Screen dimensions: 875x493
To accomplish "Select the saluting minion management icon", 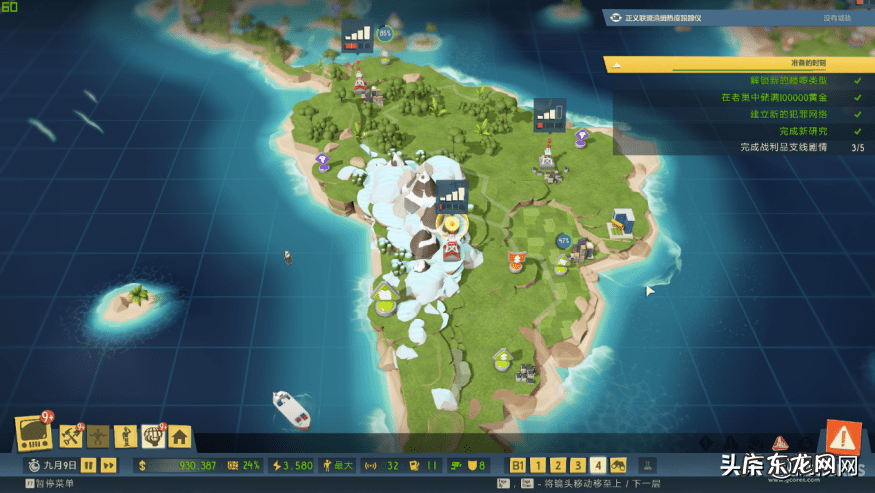I will click(x=125, y=435).
